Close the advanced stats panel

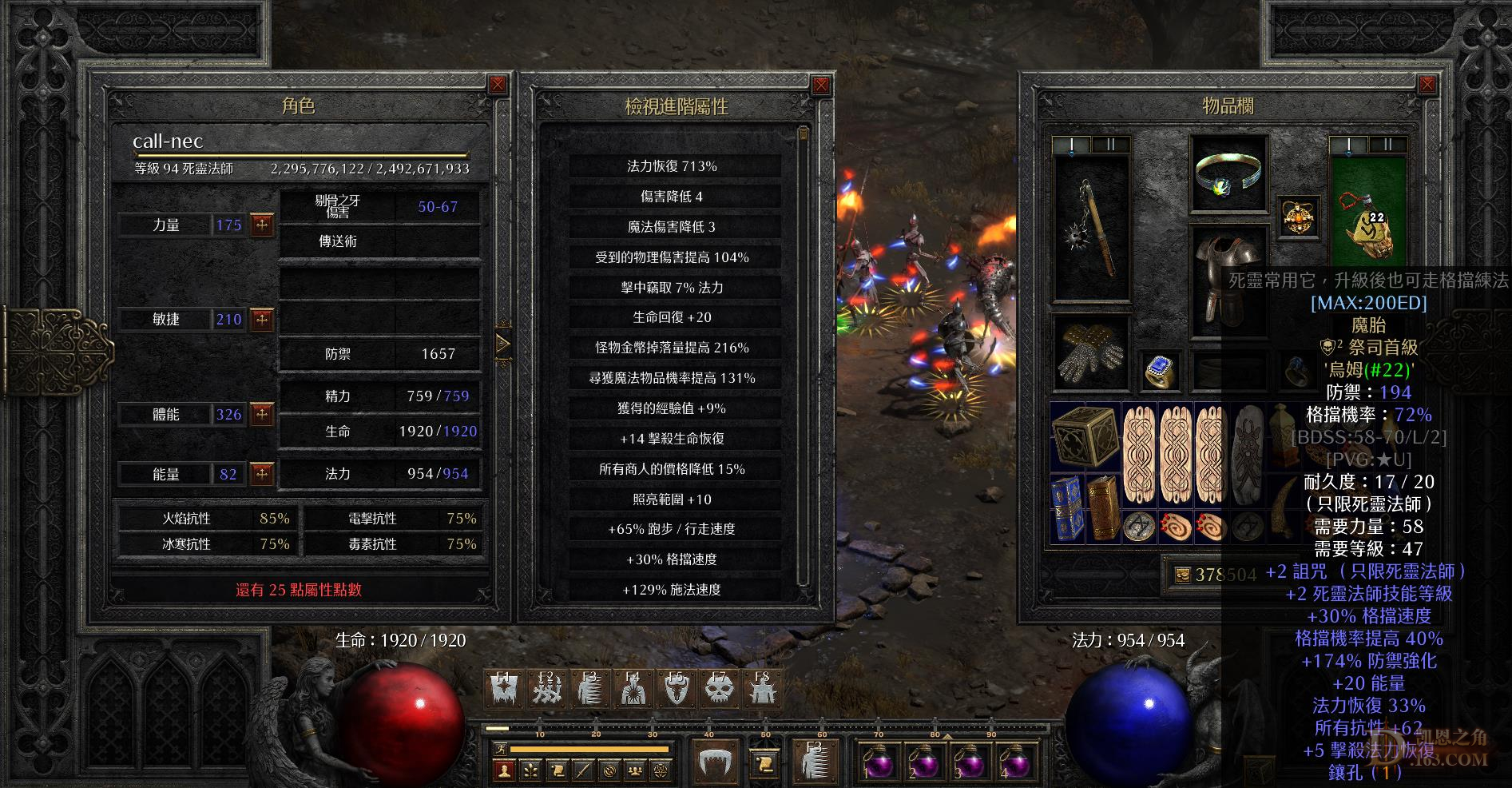coord(820,86)
